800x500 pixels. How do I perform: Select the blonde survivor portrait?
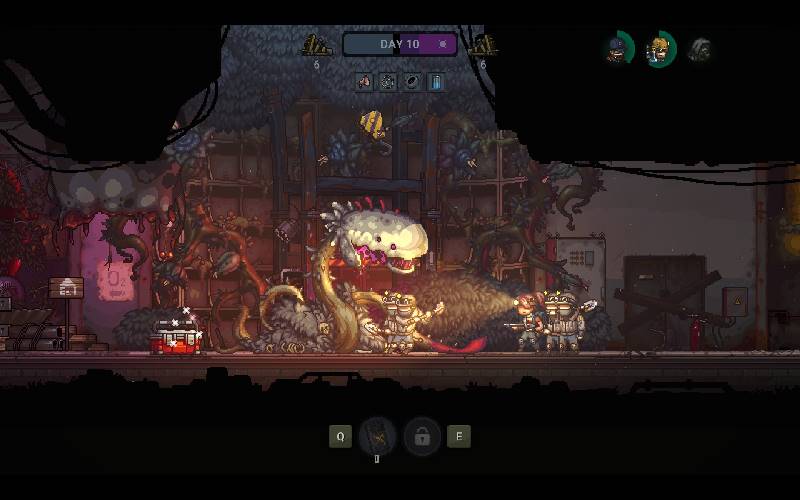(659, 48)
